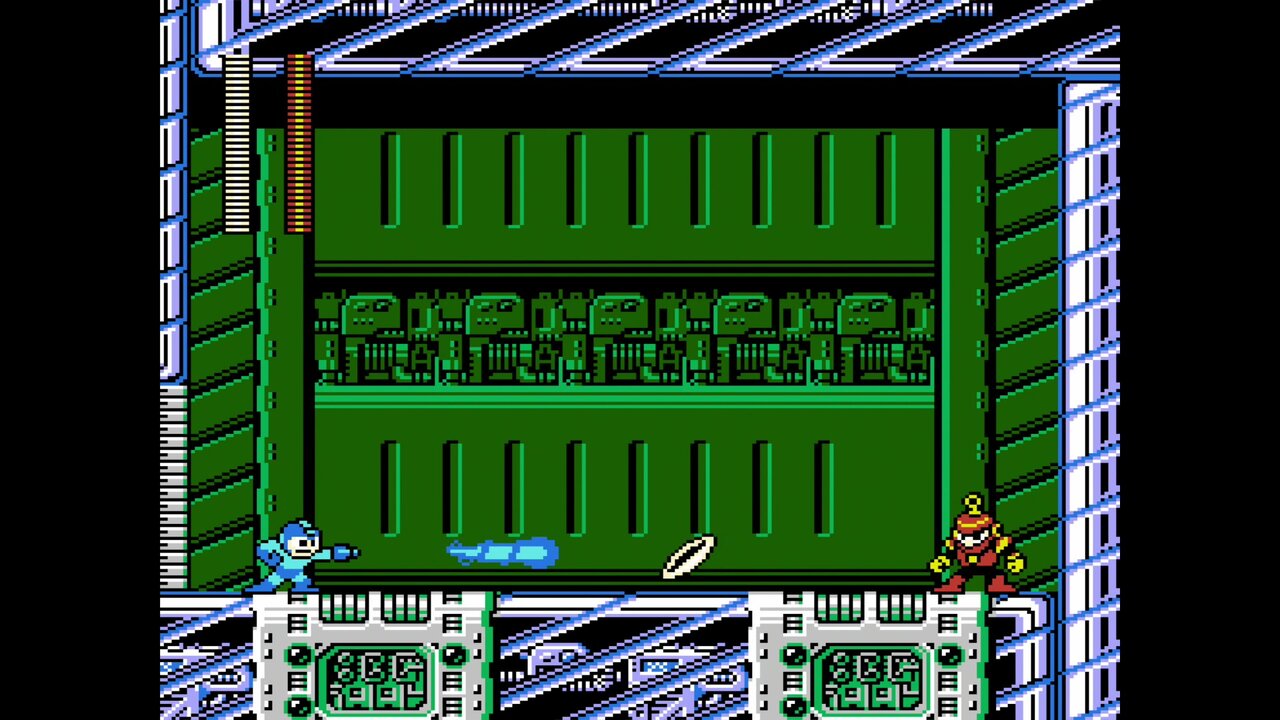Select the Mega Man sprite on the left

coord(293,555)
